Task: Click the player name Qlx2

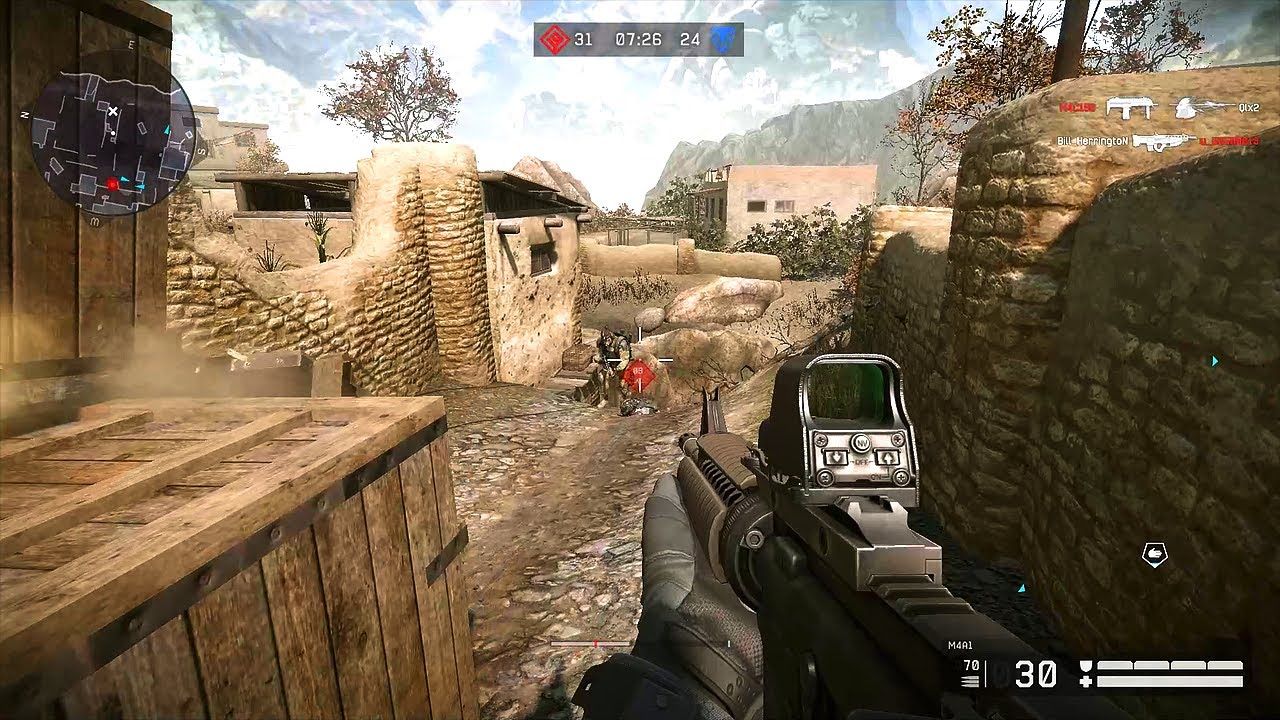Action: [x=1248, y=109]
